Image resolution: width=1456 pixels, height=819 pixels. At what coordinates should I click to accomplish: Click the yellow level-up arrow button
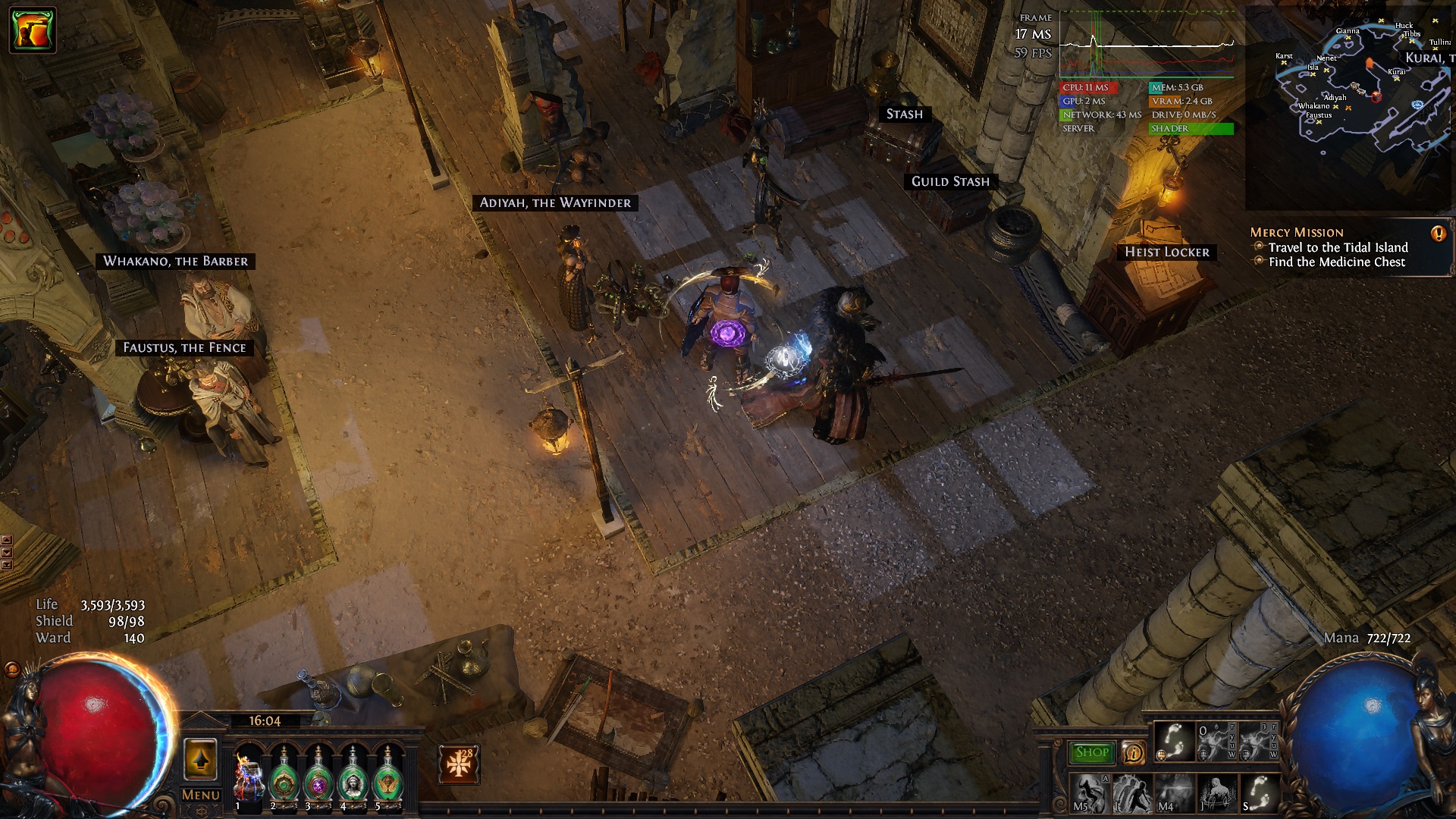tap(200, 759)
